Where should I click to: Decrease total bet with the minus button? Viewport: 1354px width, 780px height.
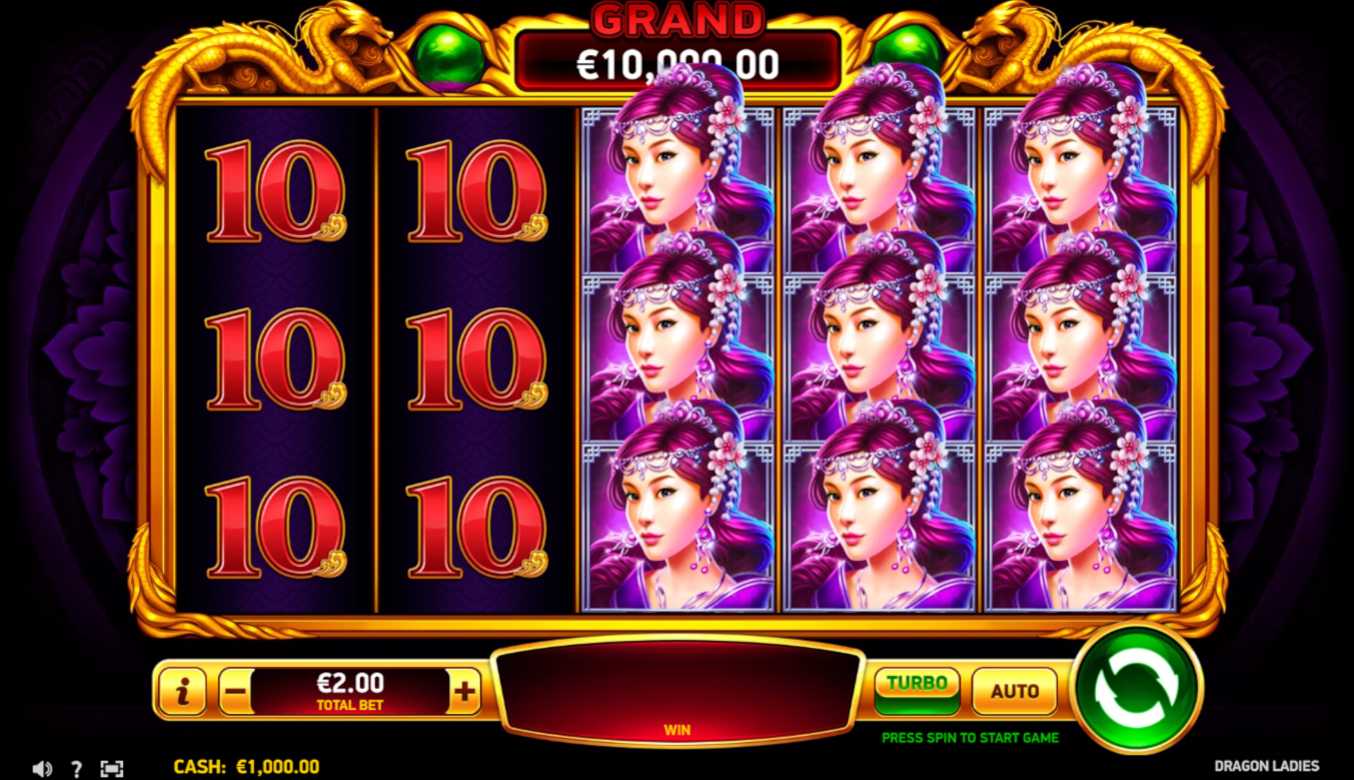235,691
